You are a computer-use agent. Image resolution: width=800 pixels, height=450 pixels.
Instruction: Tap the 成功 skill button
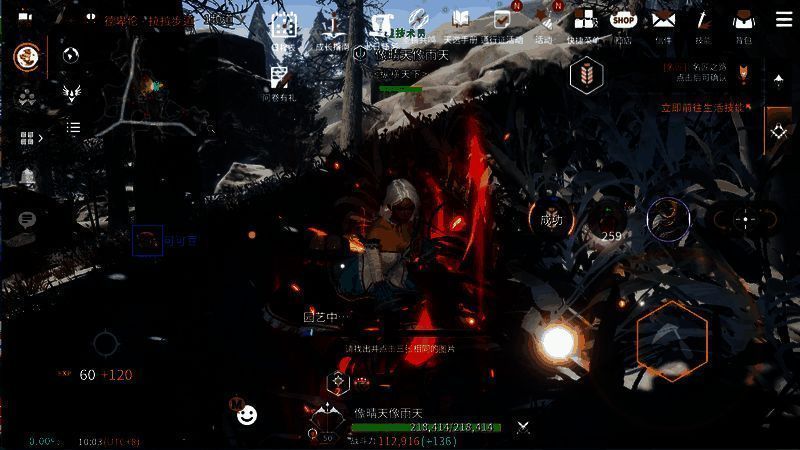(x=551, y=219)
